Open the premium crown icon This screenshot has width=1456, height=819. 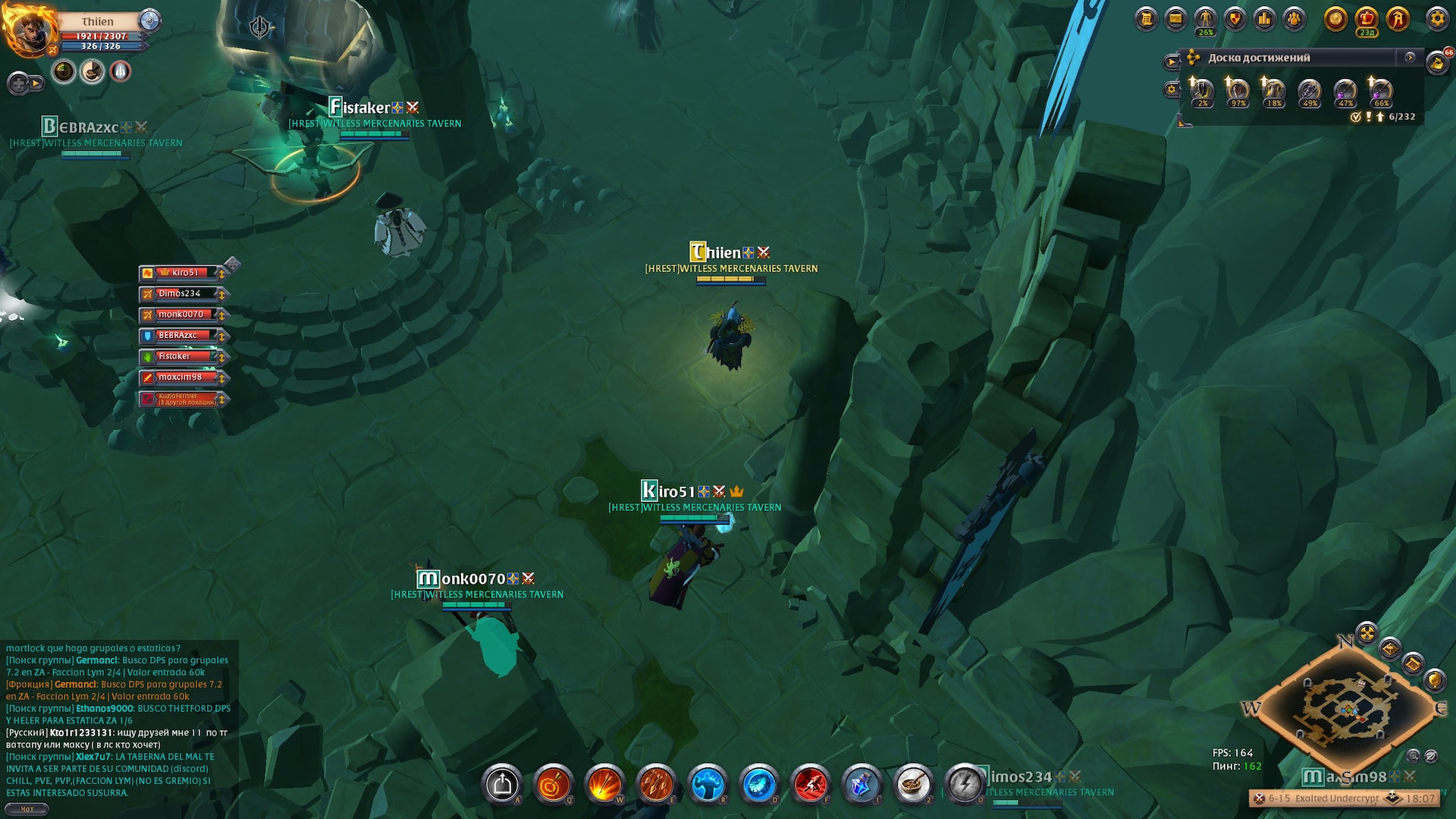1367,19
